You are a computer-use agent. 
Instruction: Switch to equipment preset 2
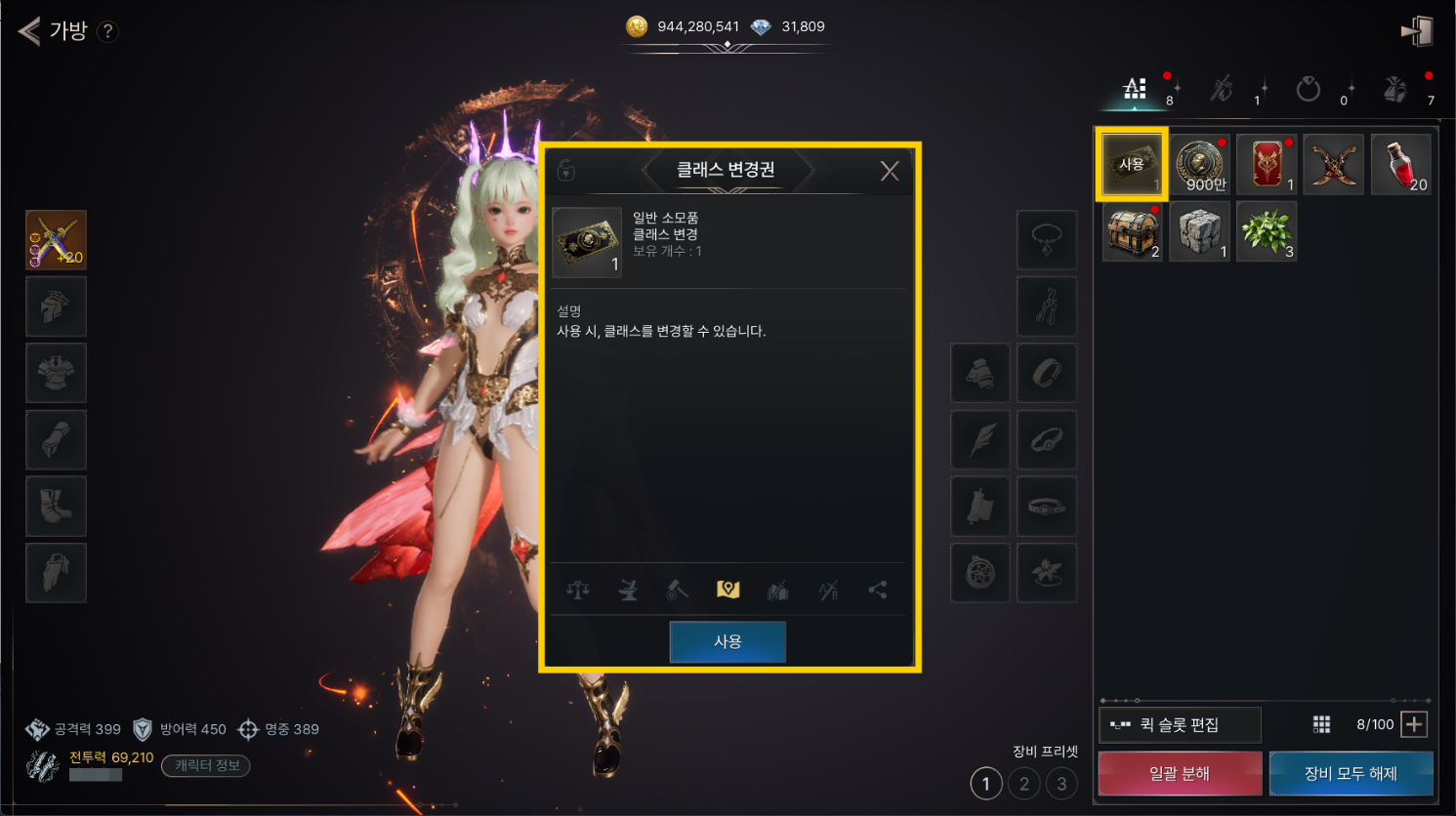[1023, 783]
